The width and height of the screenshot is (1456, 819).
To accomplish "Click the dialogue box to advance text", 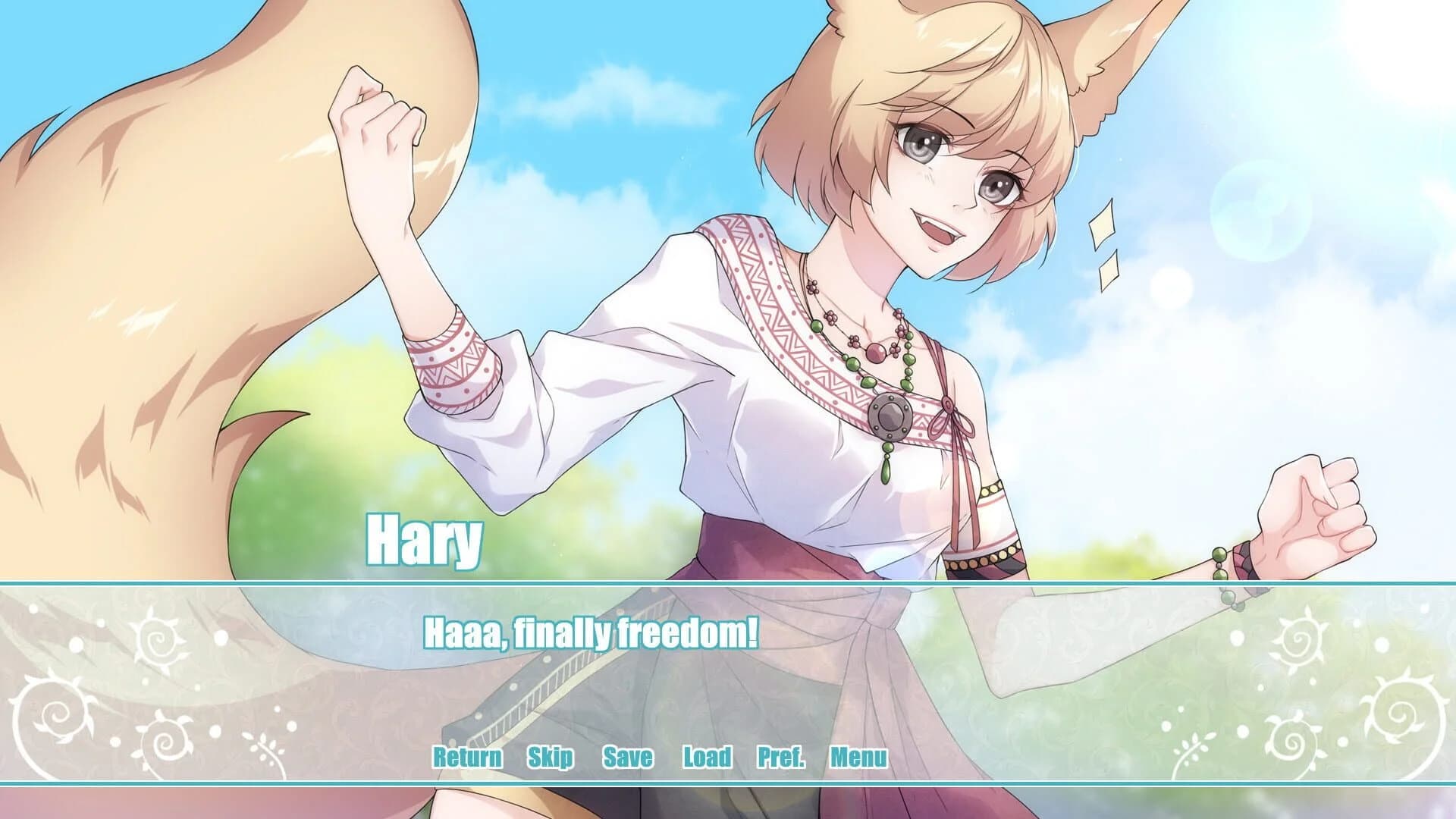I will click(728, 667).
